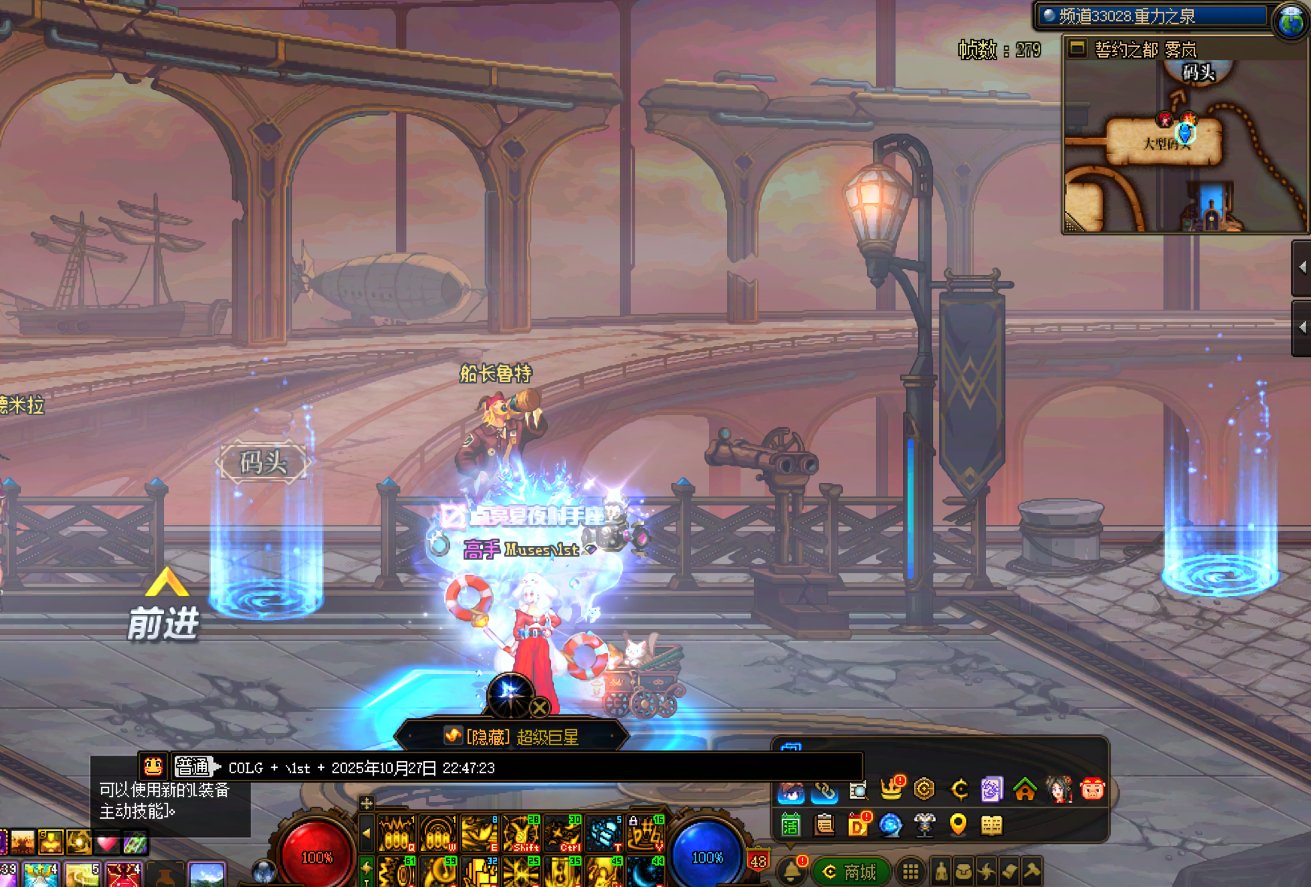
Task: Open the nine-dot grid menu button
Action: (910, 871)
